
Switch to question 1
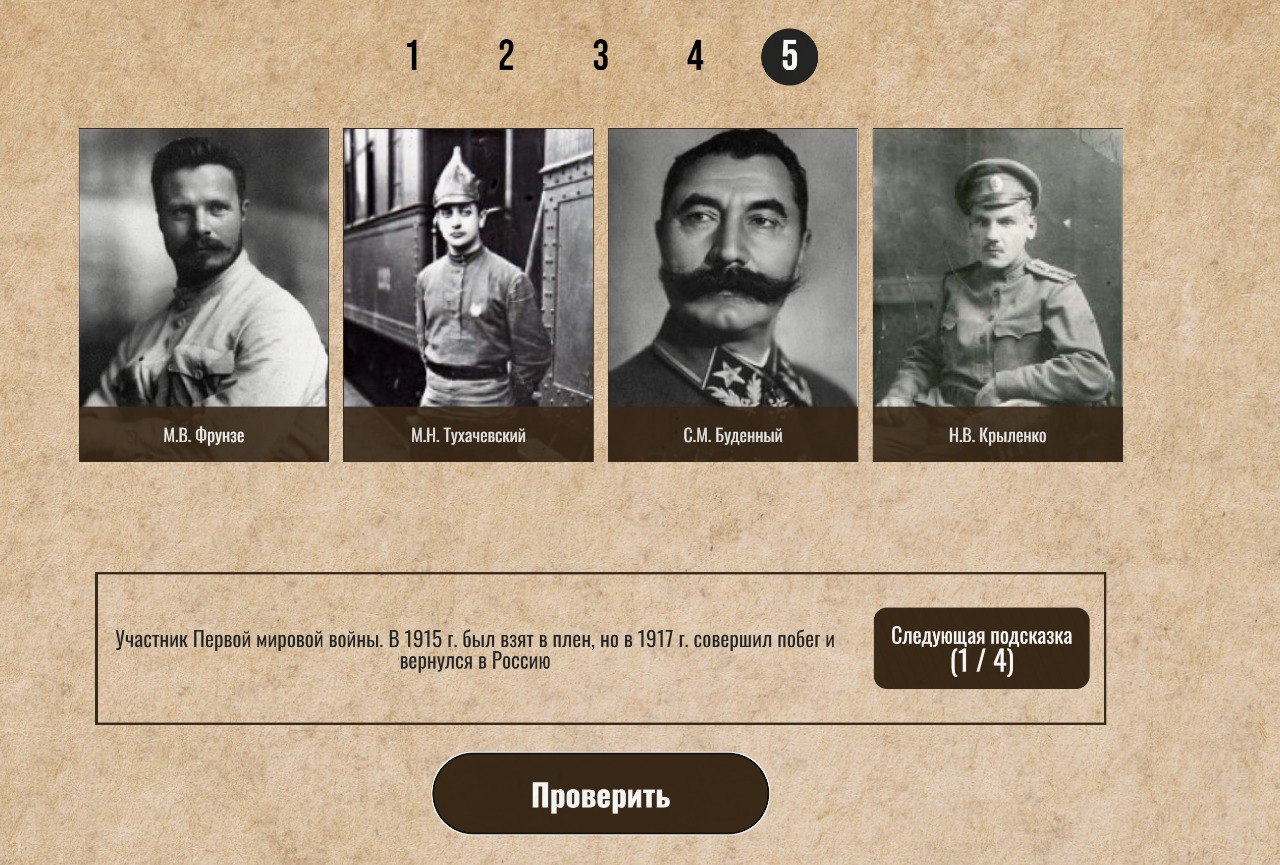[x=412, y=55]
